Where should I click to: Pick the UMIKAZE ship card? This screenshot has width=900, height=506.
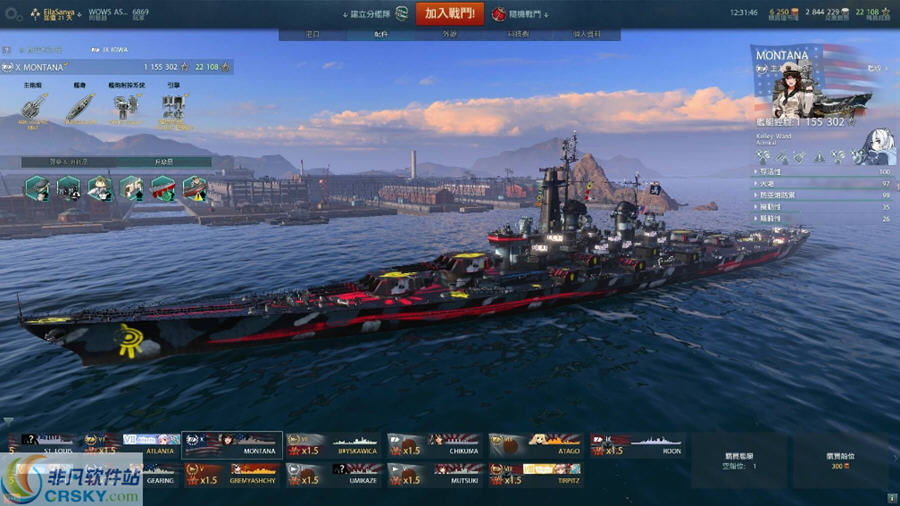pyautogui.click(x=334, y=474)
